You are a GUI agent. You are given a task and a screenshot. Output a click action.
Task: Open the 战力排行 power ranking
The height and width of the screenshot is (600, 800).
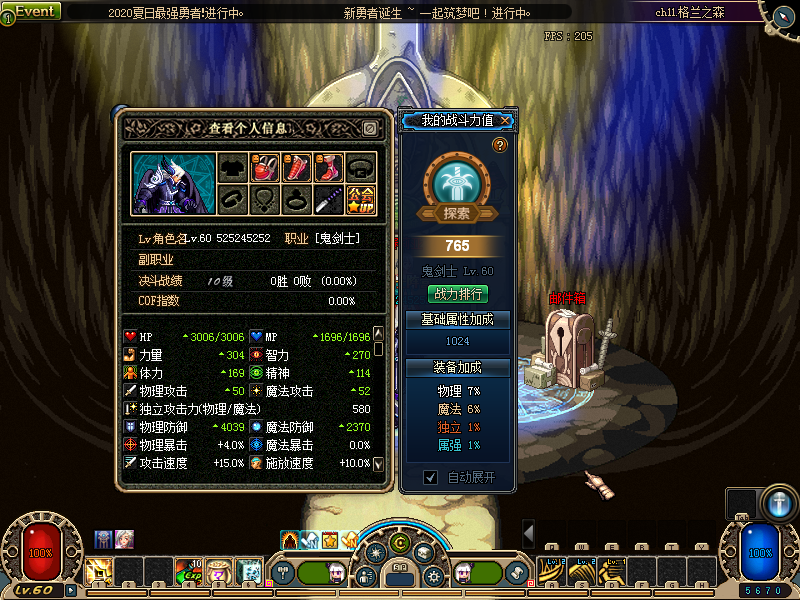point(458,294)
